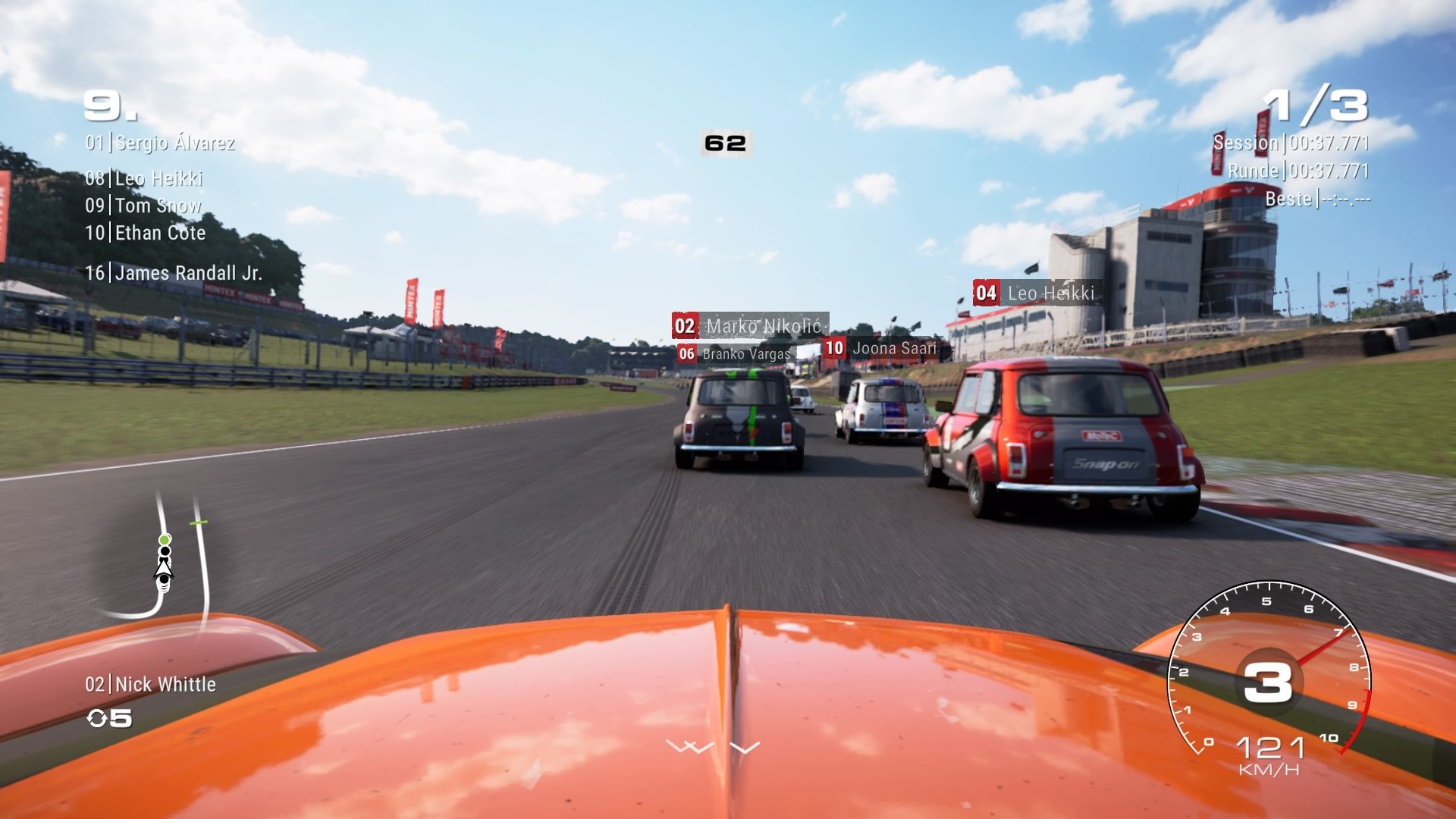This screenshot has width=1456, height=819.
Task: Click the Branko Vargas driver name tag
Action: pyautogui.click(x=735, y=354)
